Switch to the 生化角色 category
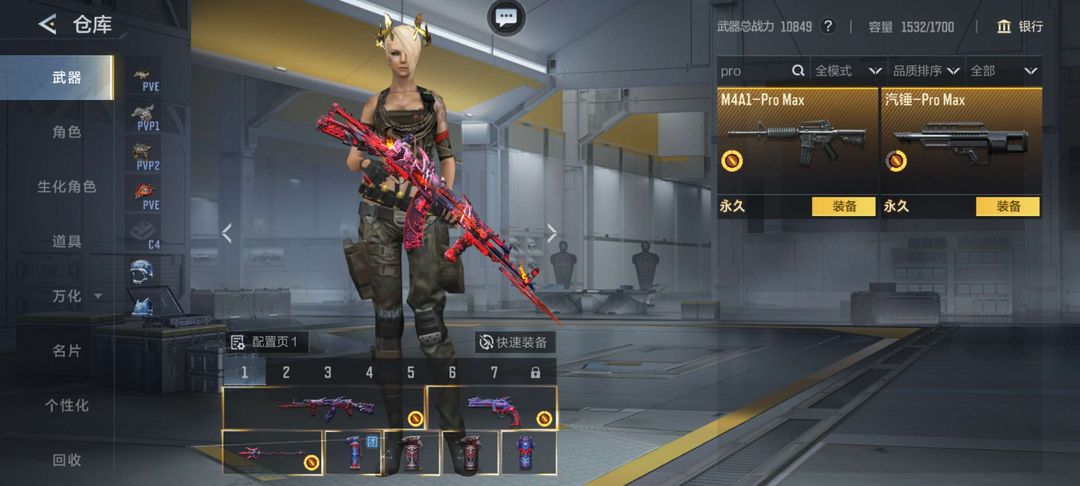This screenshot has height=486, width=1080. click(x=66, y=187)
